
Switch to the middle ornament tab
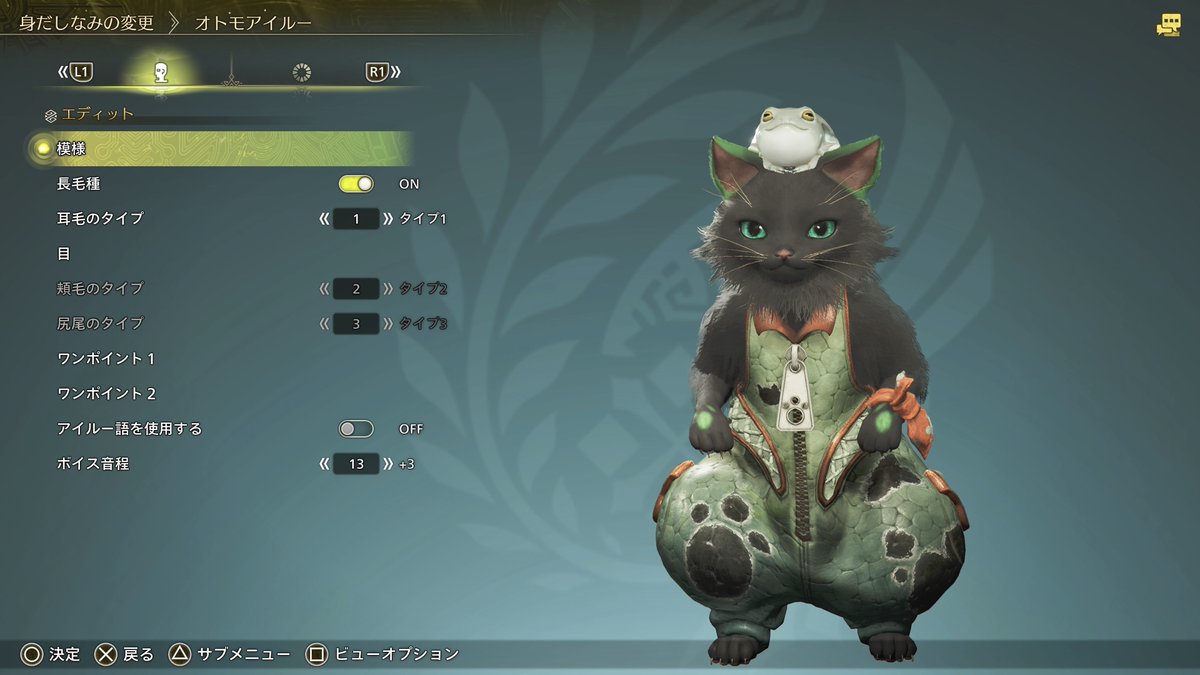(x=231, y=72)
